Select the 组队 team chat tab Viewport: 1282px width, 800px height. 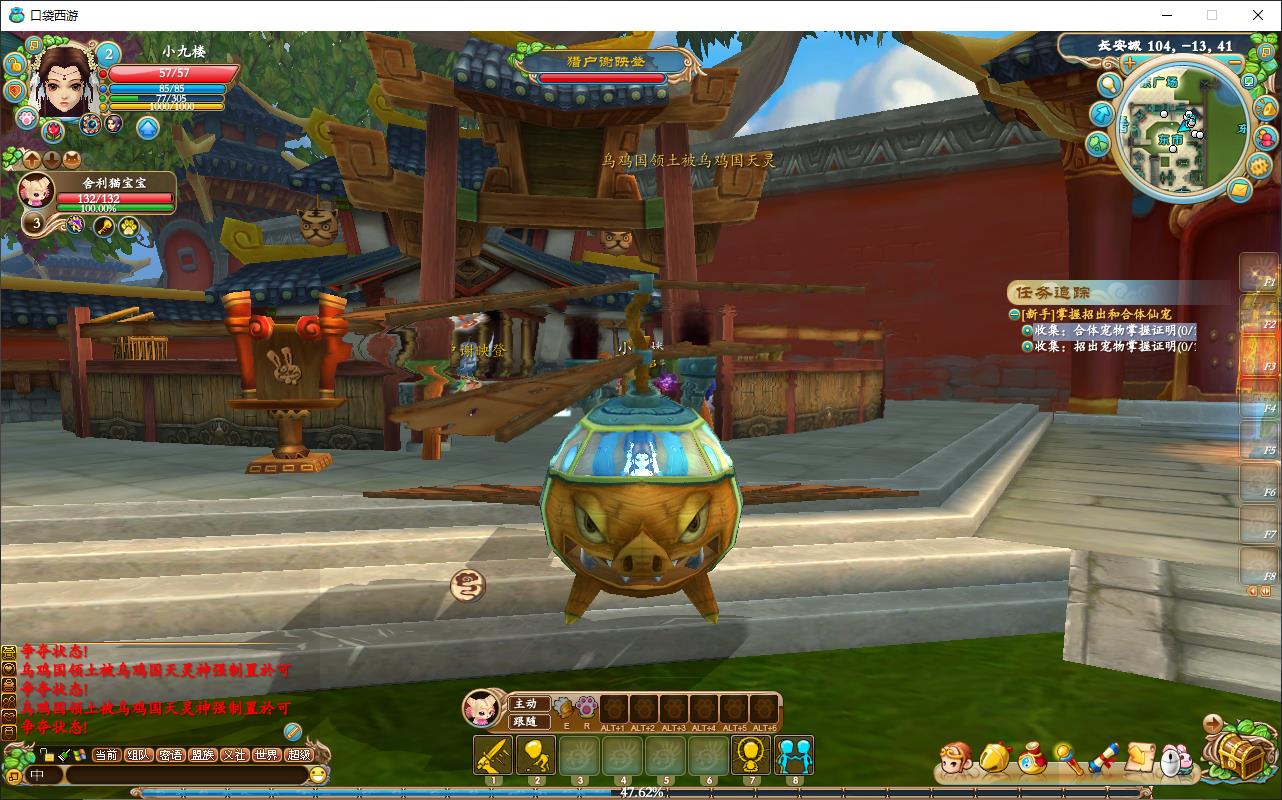(139, 755)
